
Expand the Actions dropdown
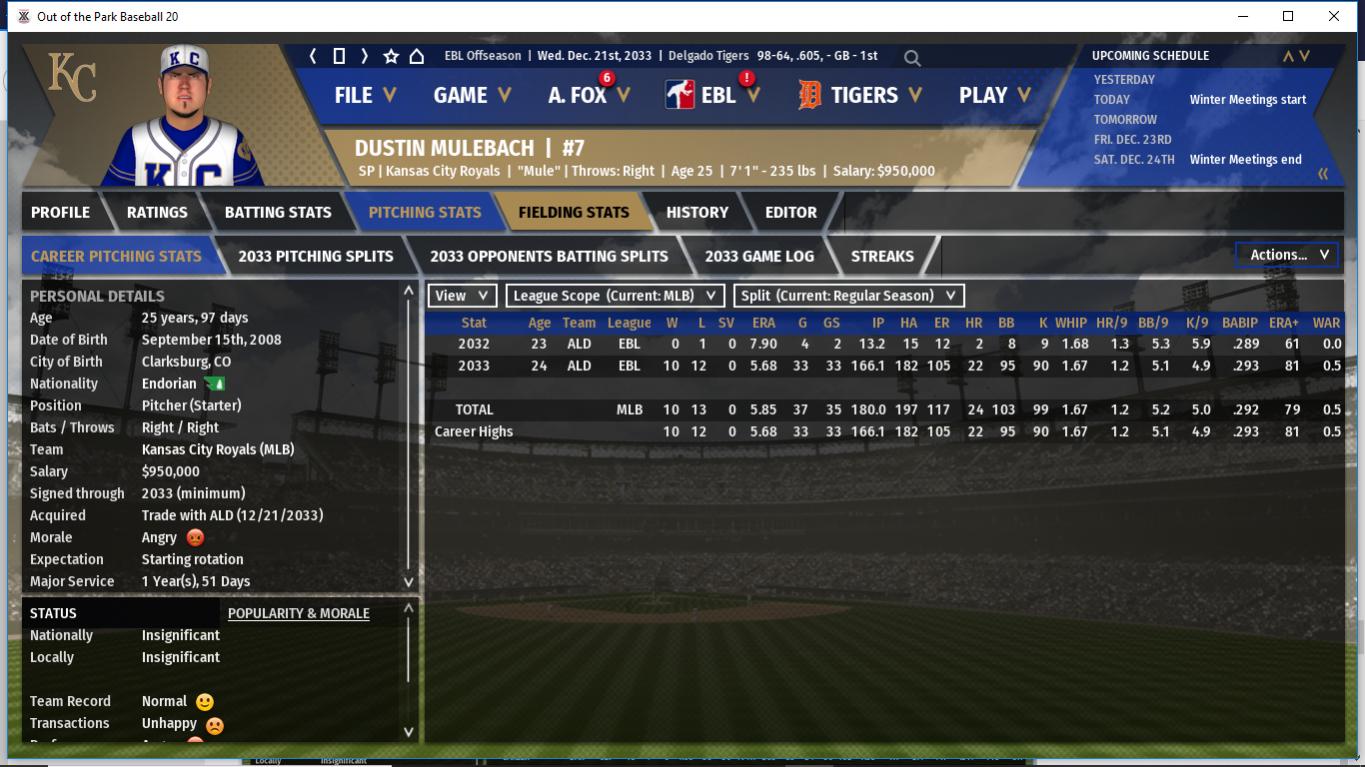[1288, 255]
